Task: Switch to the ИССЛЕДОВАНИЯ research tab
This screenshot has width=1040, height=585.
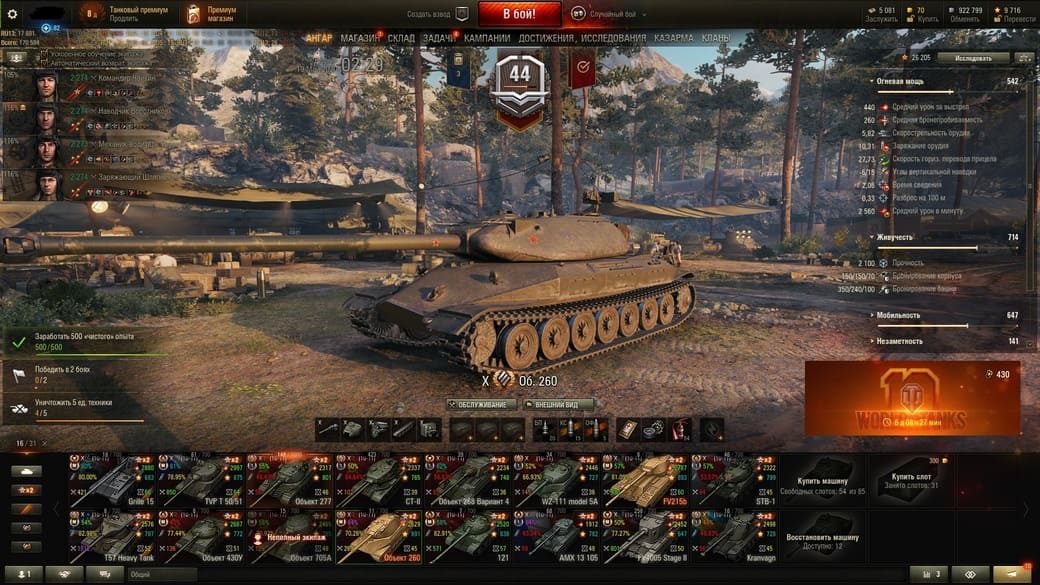Action: coord(613,38)
